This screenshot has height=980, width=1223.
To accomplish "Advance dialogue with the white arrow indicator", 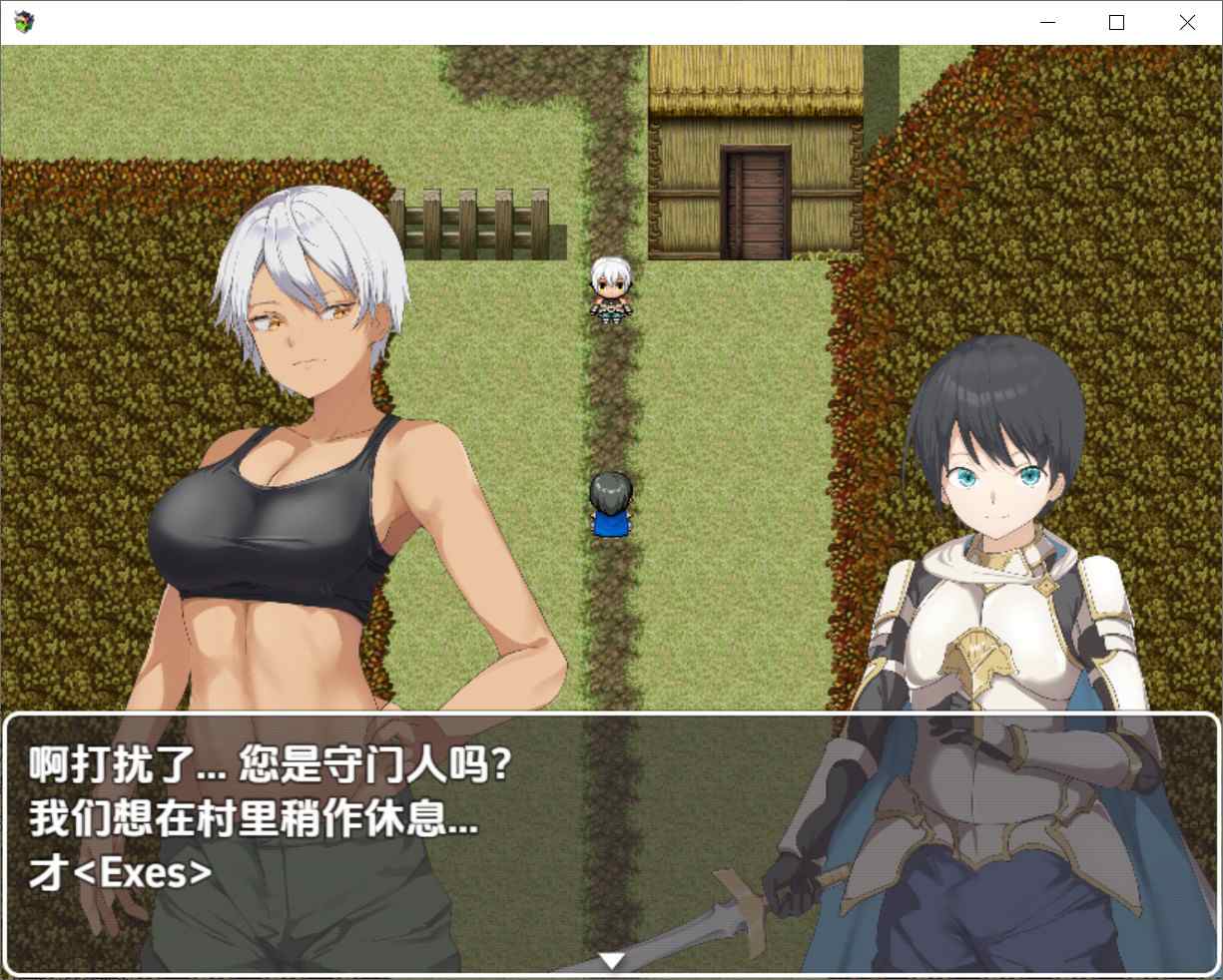I will click(x=611, y=960).
